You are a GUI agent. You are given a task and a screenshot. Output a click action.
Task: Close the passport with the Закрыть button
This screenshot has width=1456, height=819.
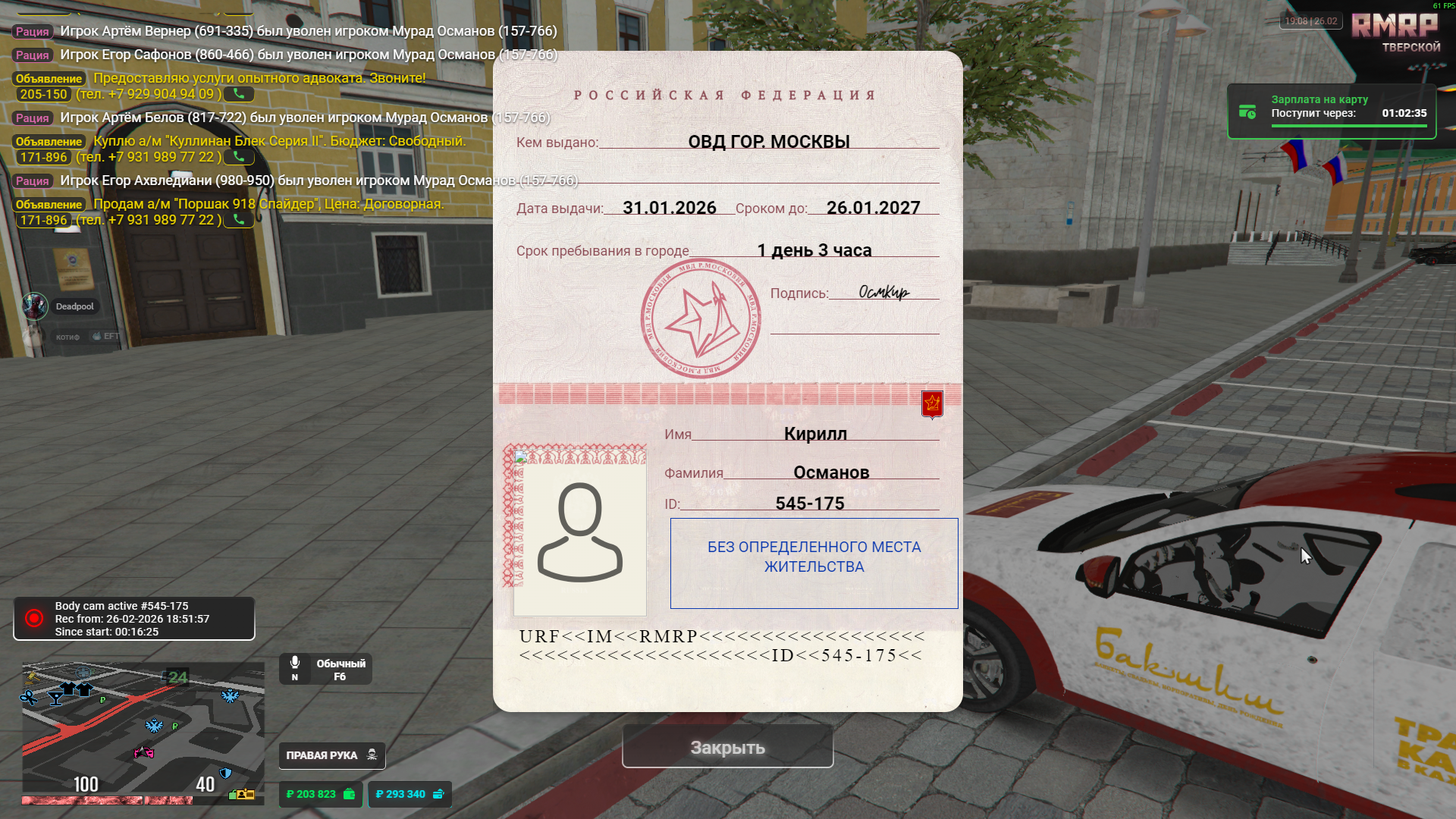pyautogui.click(x=727, y=747)
